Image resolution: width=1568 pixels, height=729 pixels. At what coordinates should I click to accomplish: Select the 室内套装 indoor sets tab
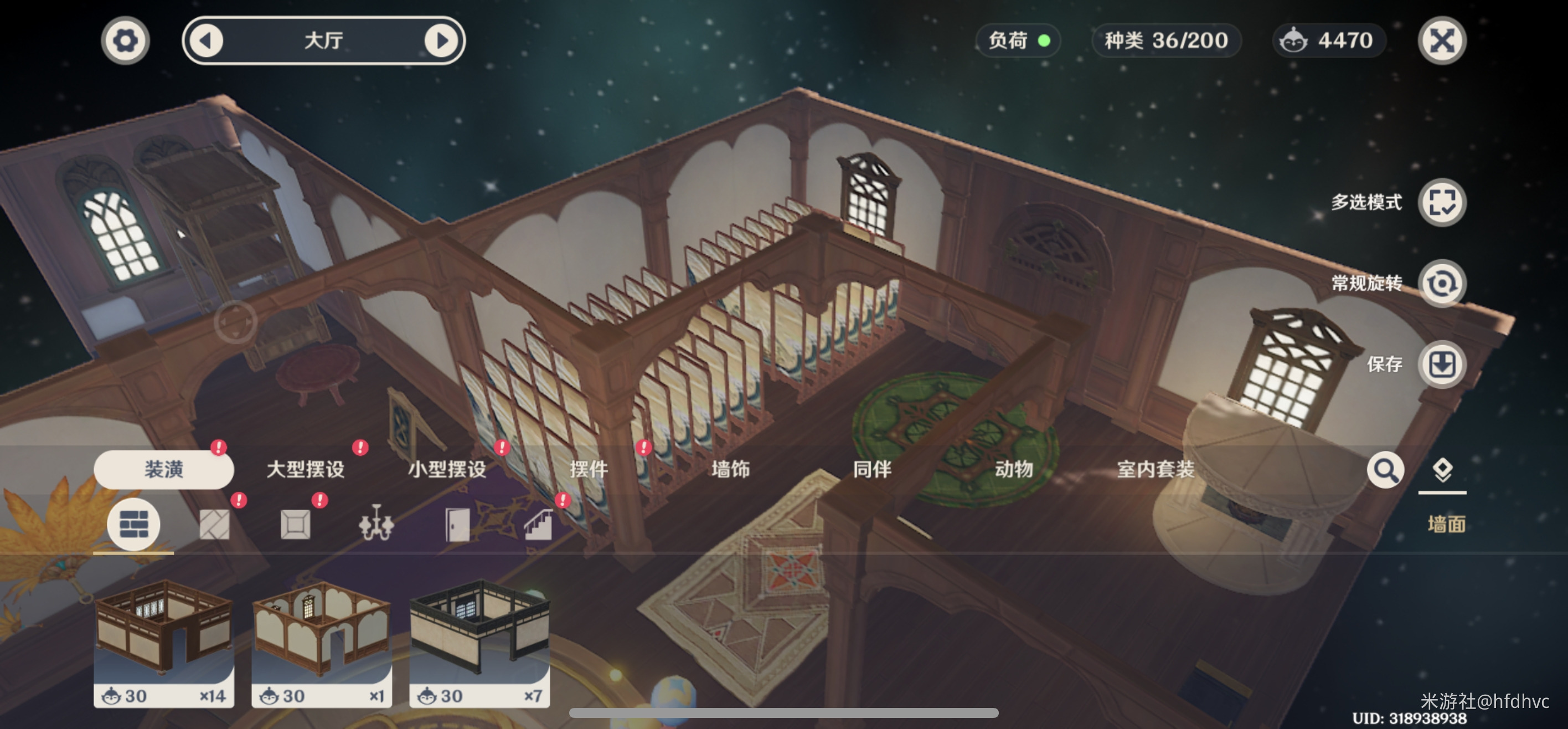click(x=1156, y=469)
